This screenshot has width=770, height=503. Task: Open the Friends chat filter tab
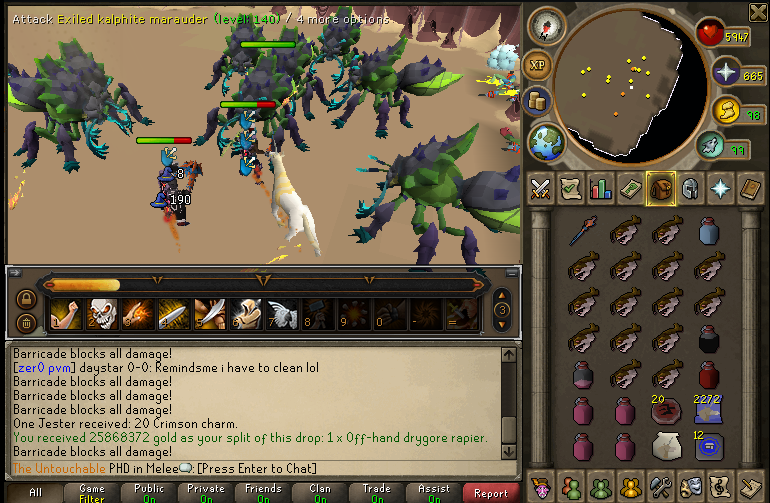click(x=263, y=492)
